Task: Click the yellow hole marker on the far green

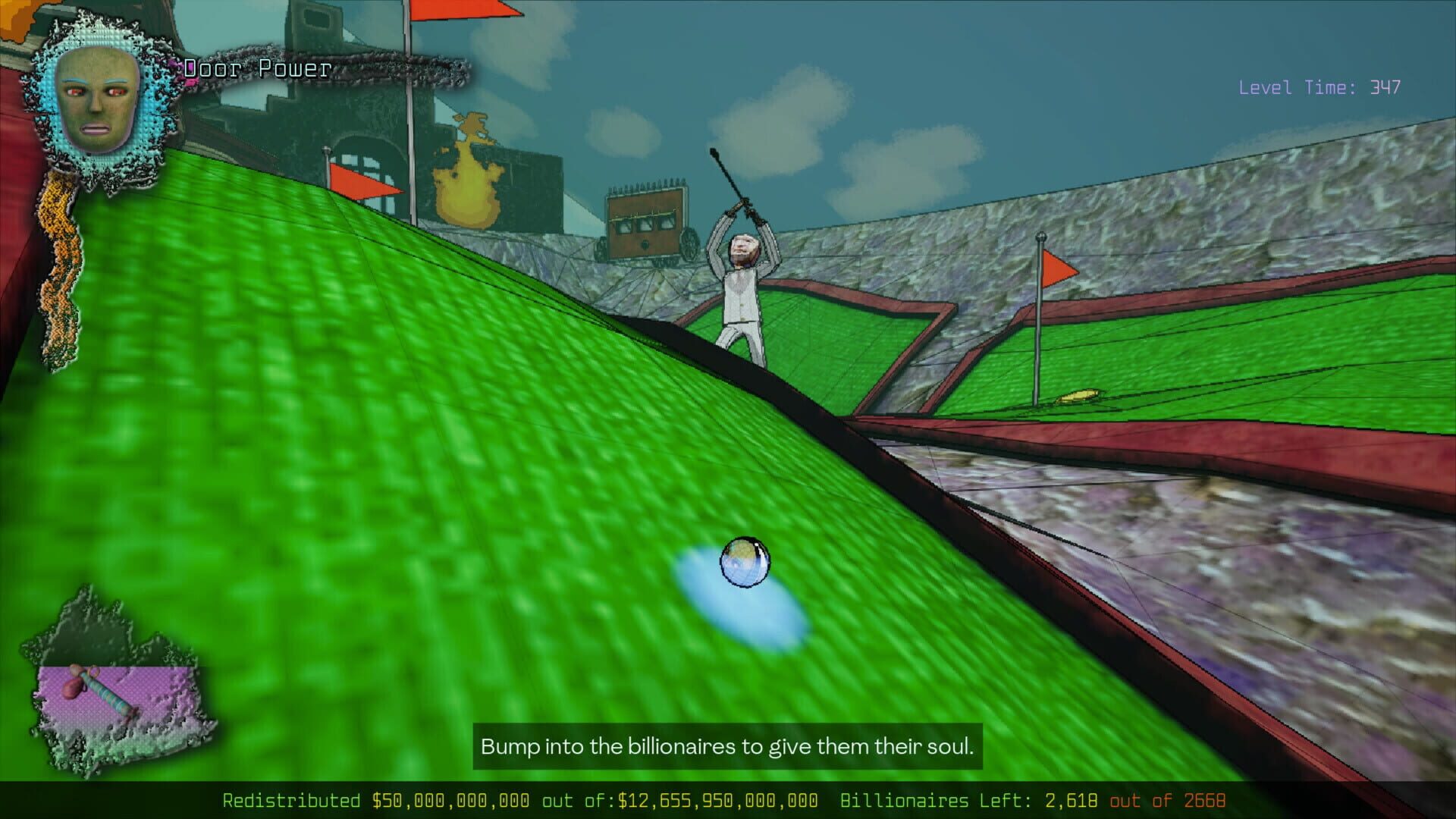Action: click(x=1078, y=391)
